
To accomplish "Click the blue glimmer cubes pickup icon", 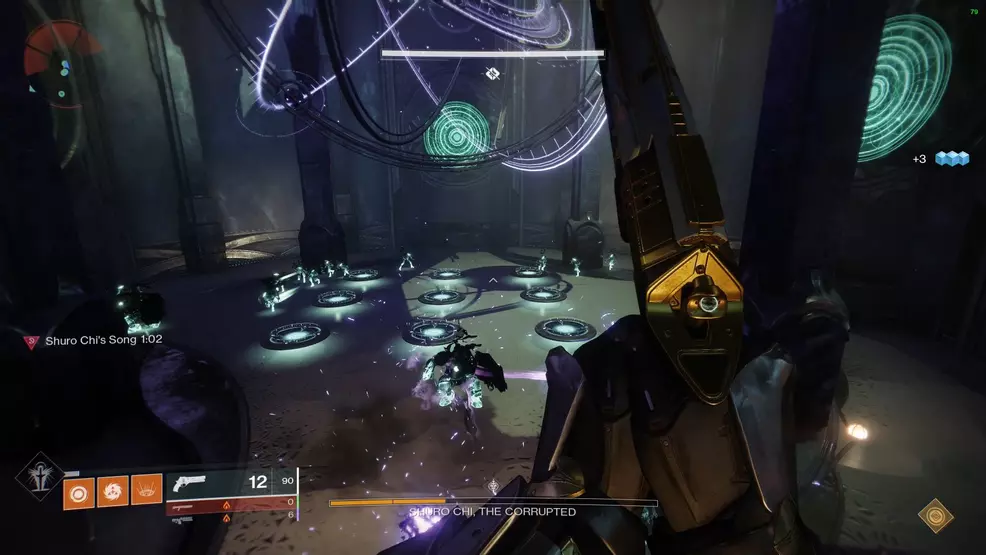I will tap(952, 159).
